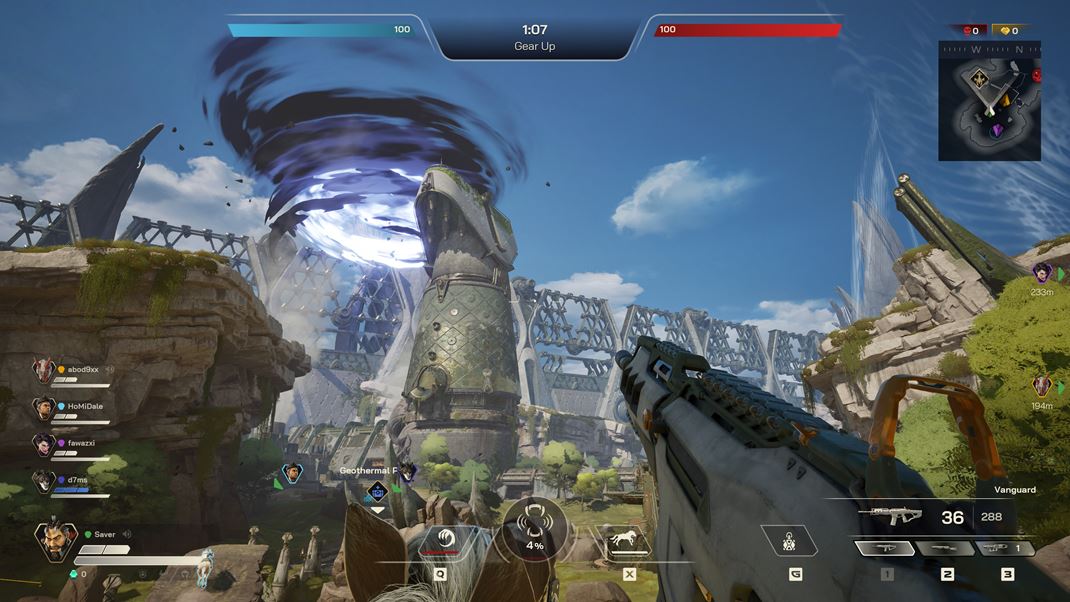Select teammate d7ms's portrait
The image size is (1070, 602).
[x=43, y=482]
